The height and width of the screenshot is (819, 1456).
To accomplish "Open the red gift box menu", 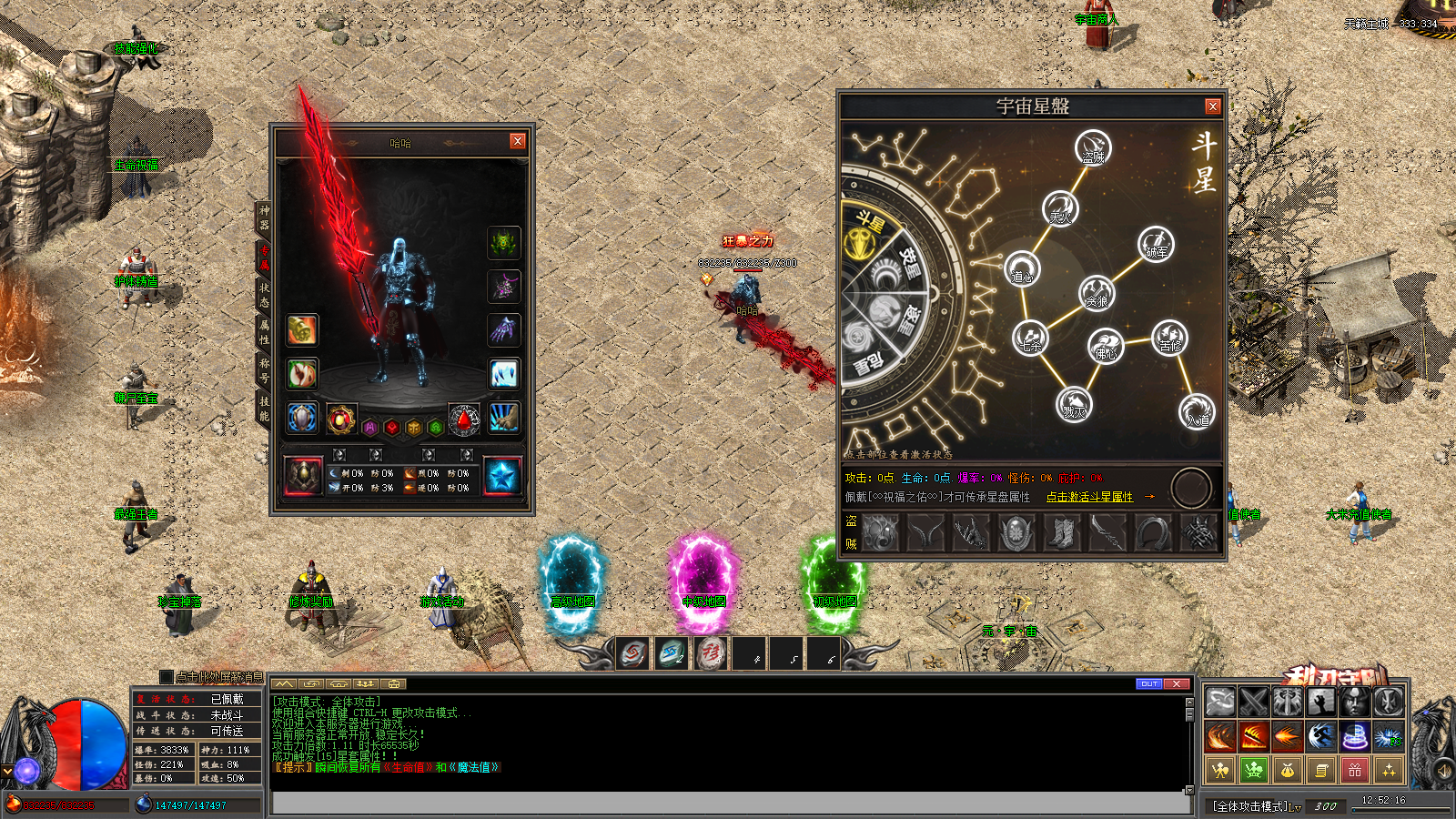I will coord(1354,771).
